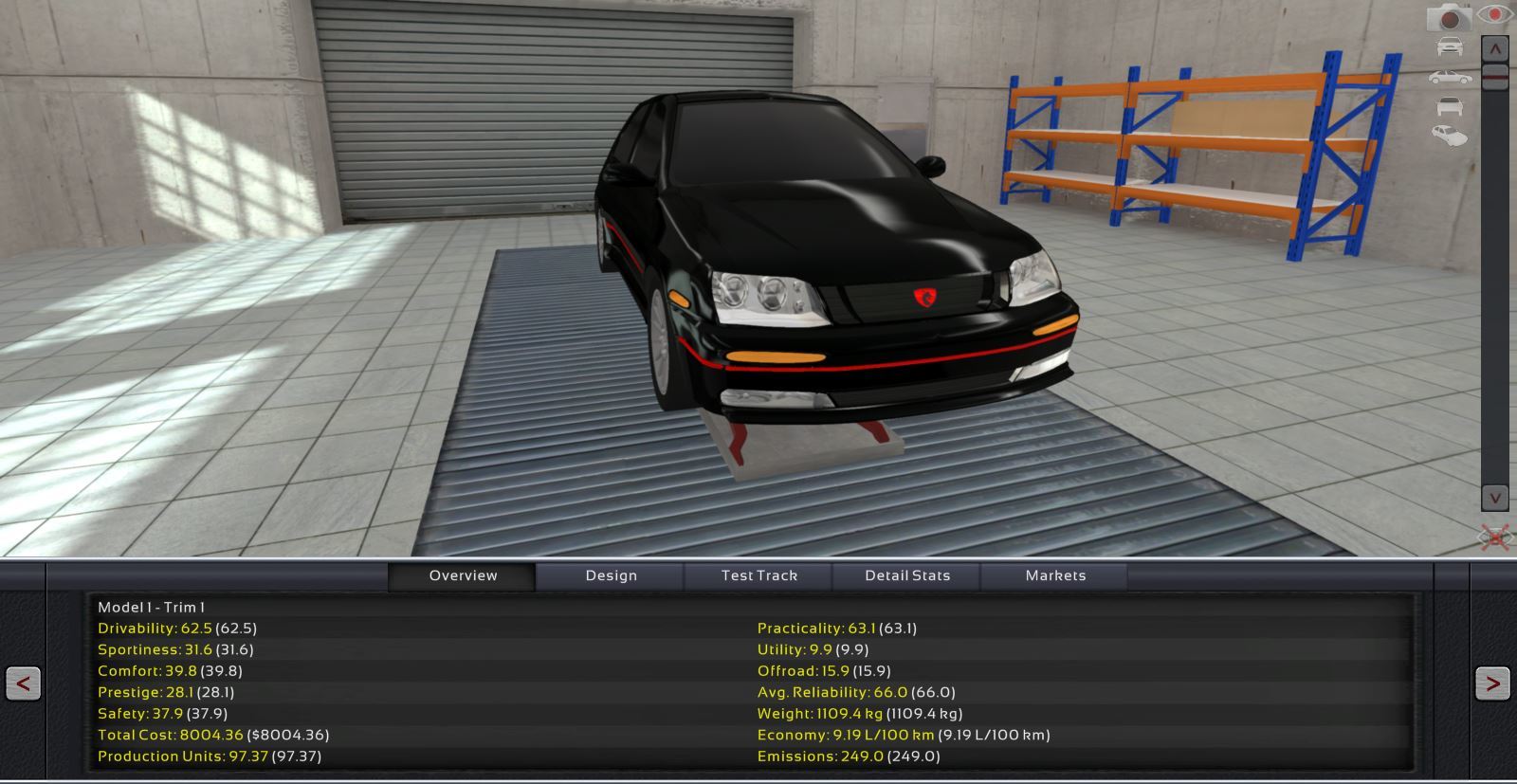Toggle the crossed-out eye hide icon
Viewport: 1517px width, 784px height.
pos(1495,538)
